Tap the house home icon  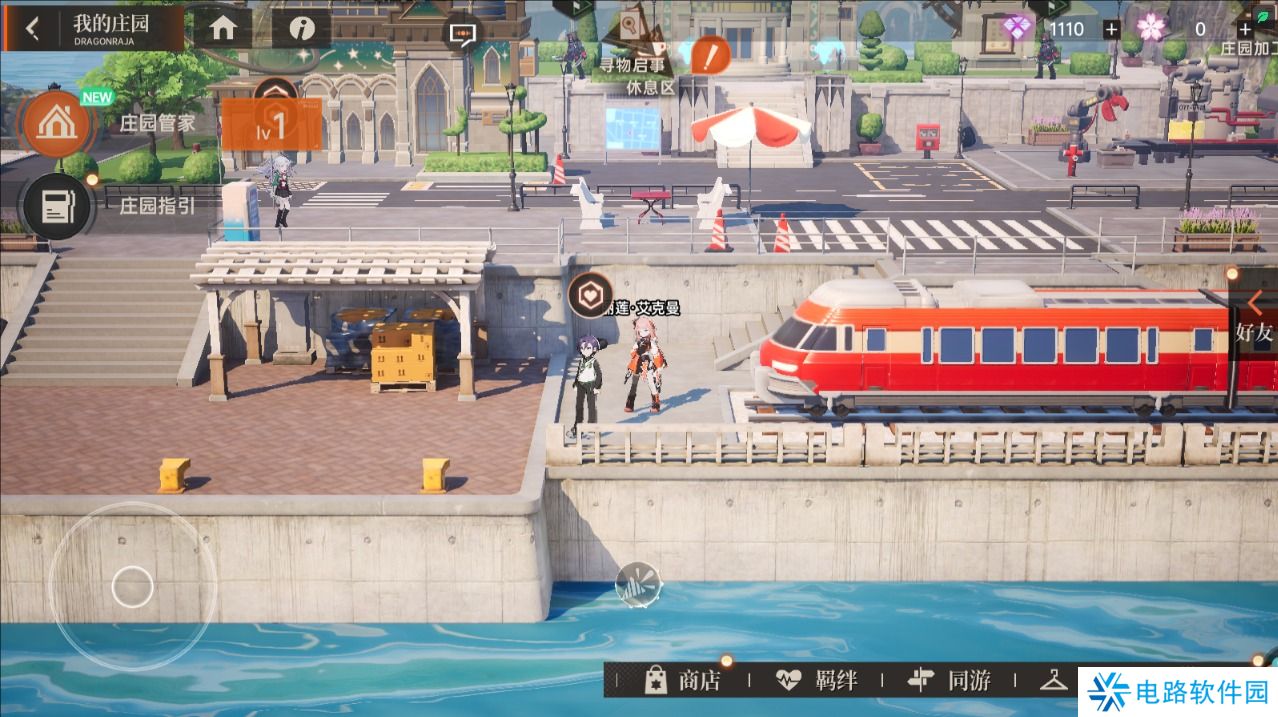pos(222,28)
